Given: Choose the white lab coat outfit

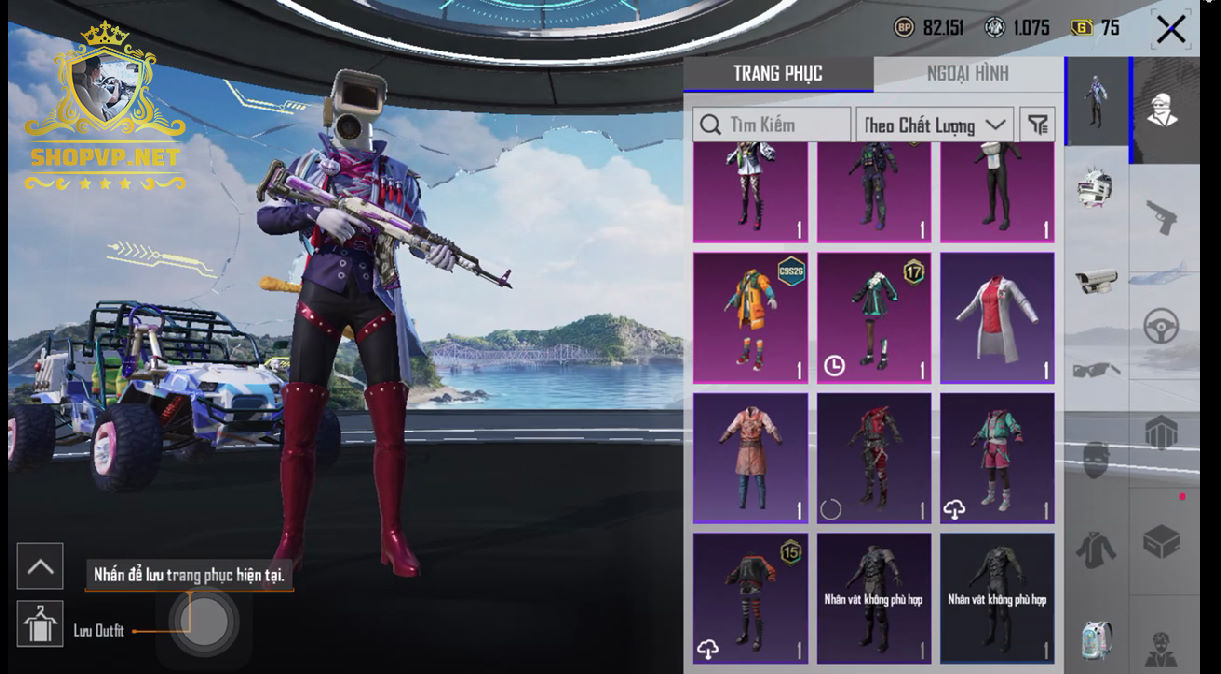Looking at the screenshot, I should pyautogui.click(x=997, y=317).
